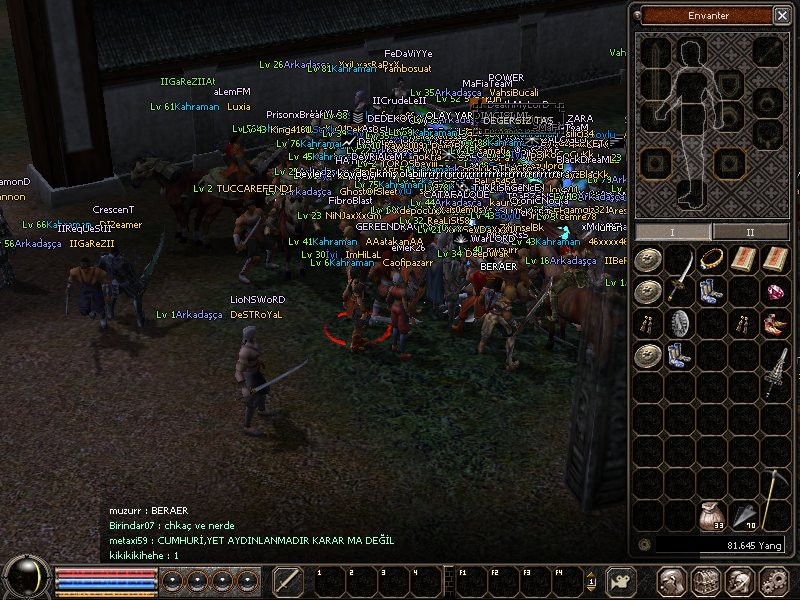Screen dimensions: 800x600
Task: Open the gear settings menu
Action: pos(774,581)
